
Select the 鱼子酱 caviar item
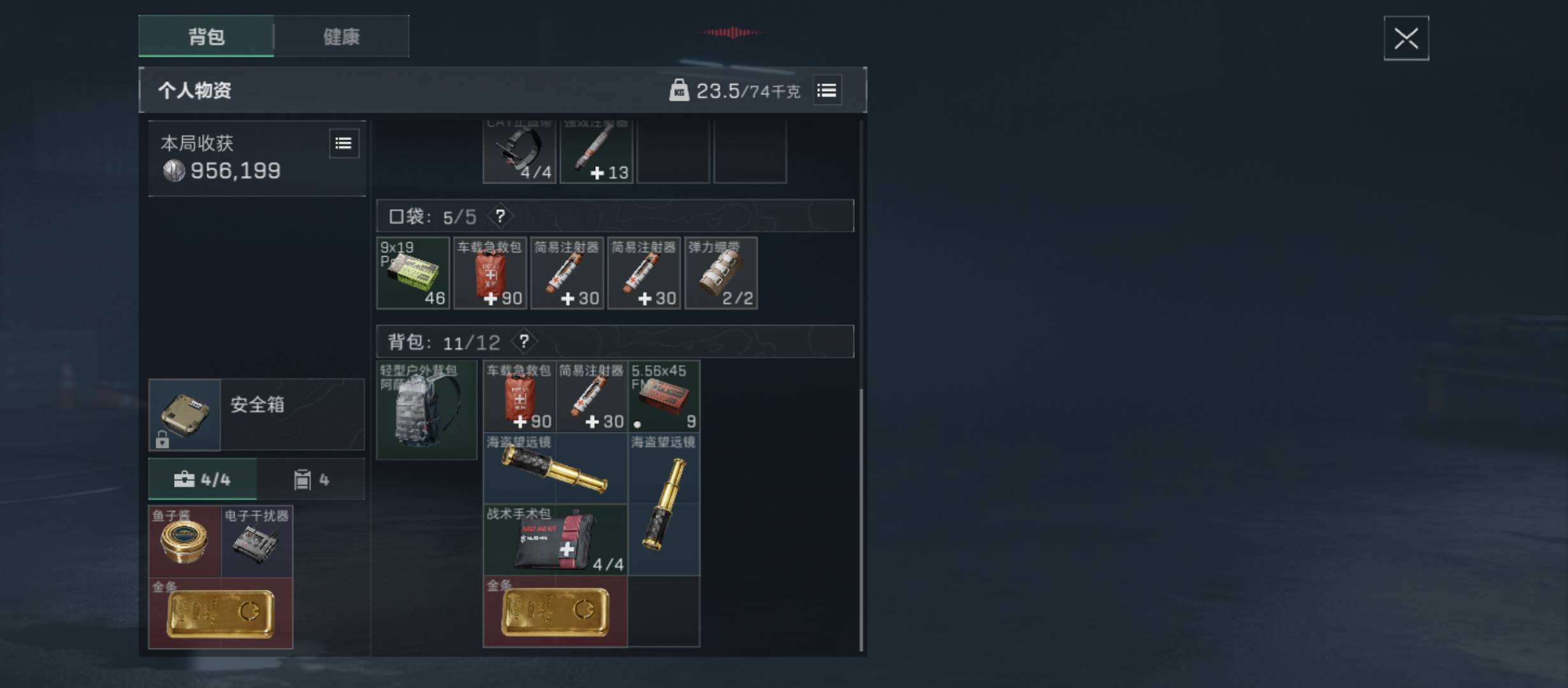coord(184,541)
